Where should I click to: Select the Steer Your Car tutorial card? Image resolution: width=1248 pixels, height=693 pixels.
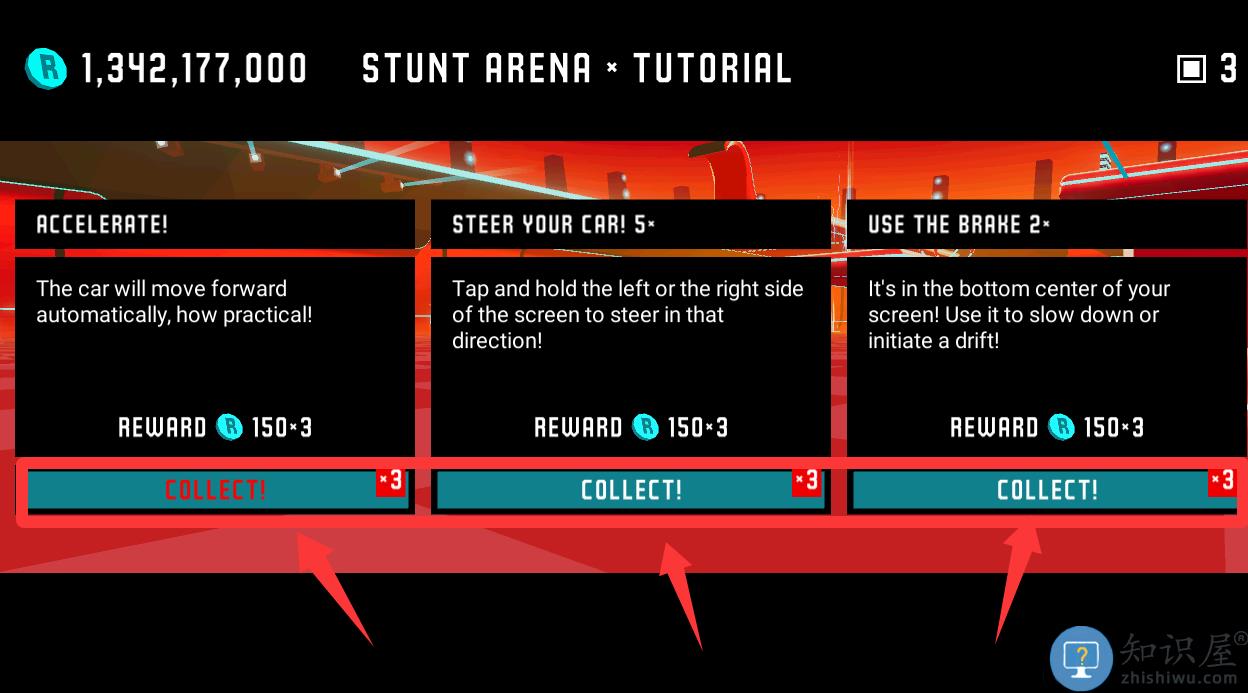(x=630, y=330)
